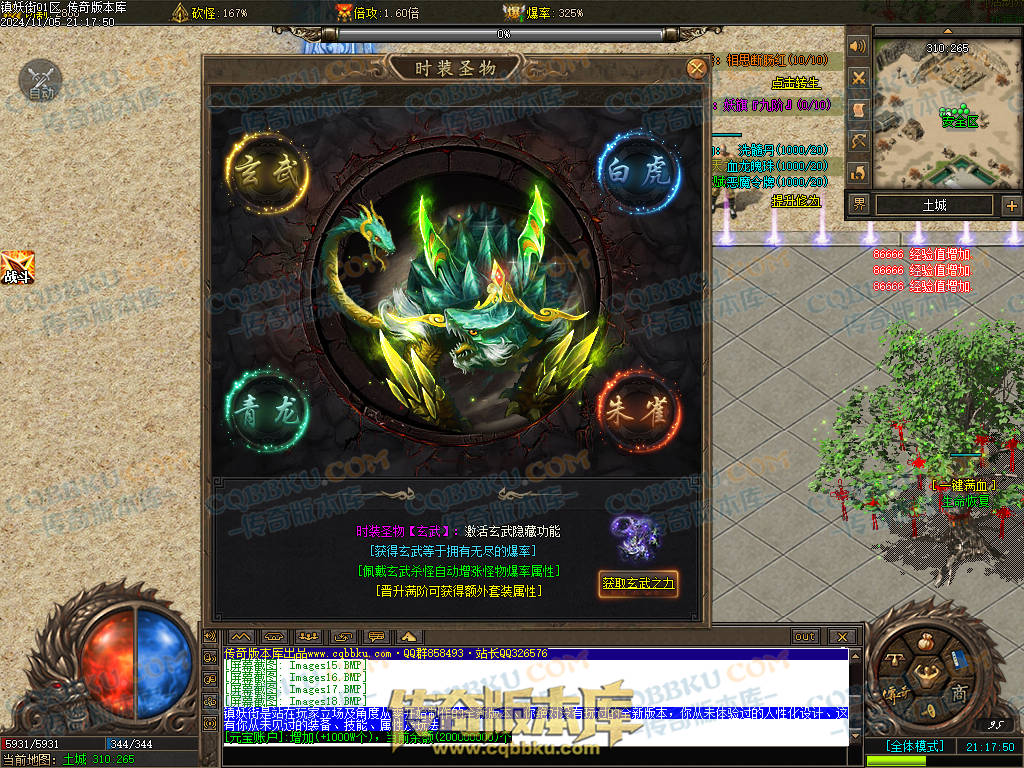Choose the 朱雀 red orb
Image resolution: width=1024 pixels, height=768 pixels.
[x=640, y=410]
